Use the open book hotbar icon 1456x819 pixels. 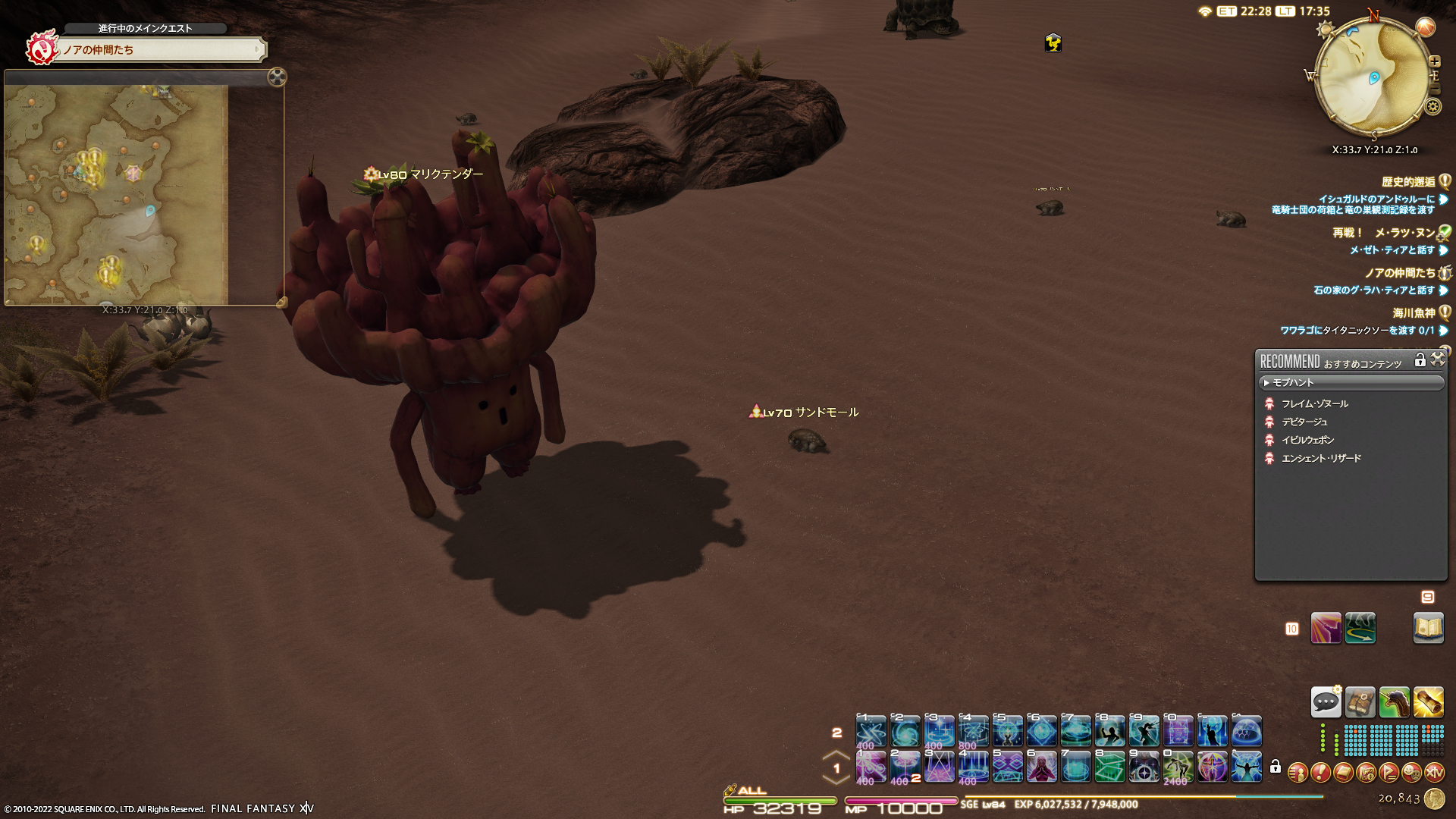pyautogui.click(x=1428, y=628)
